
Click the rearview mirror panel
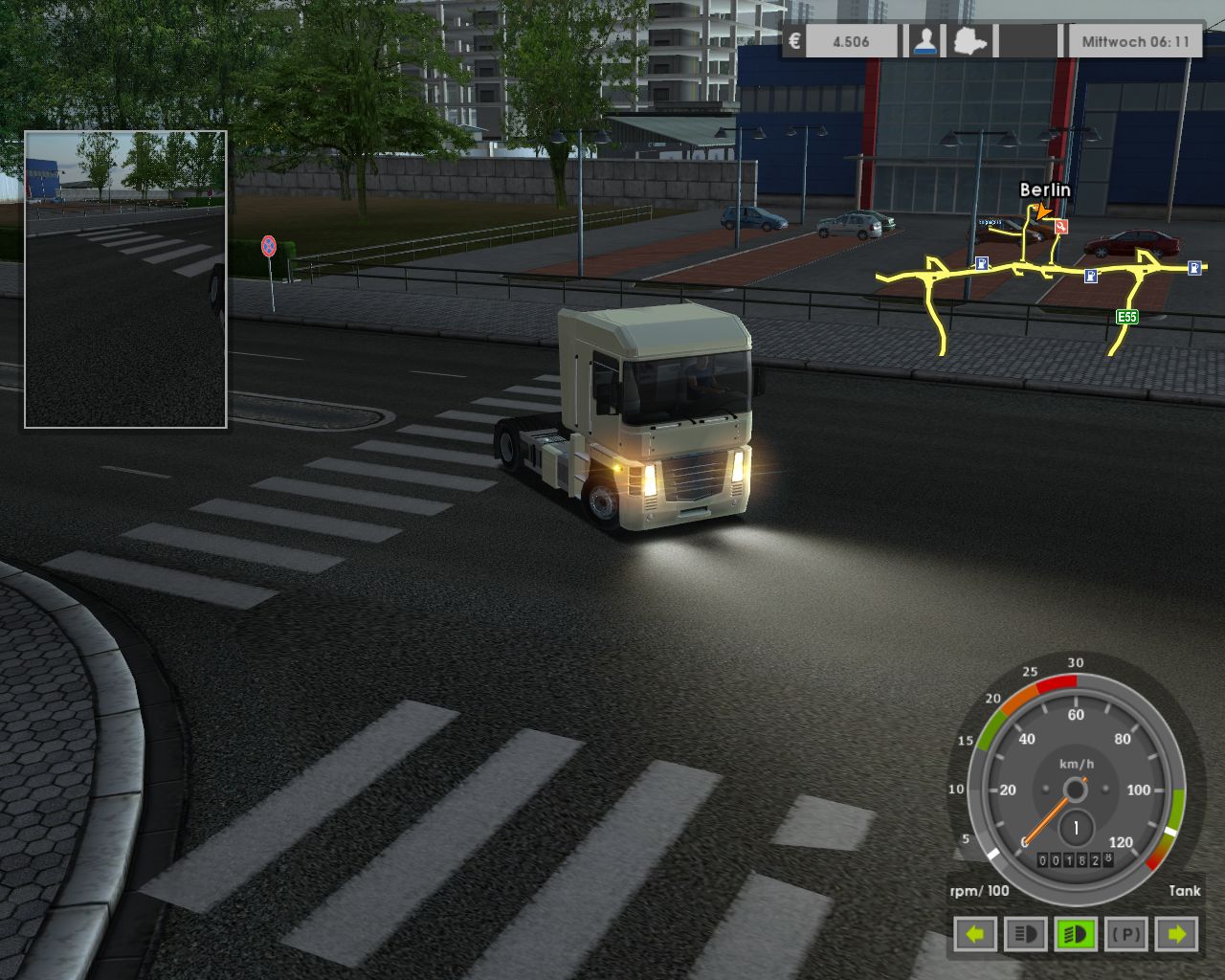pos(124,278)
